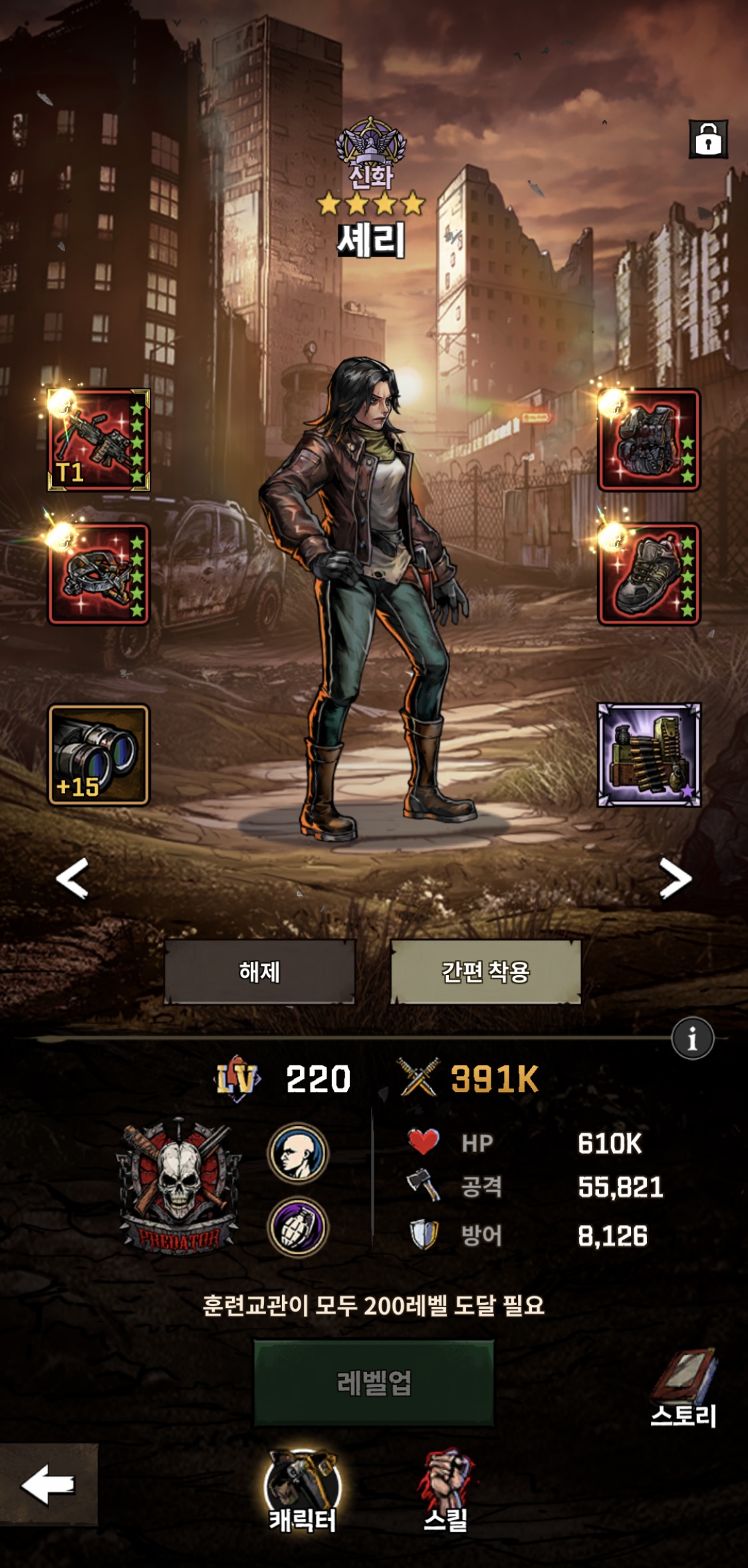Image resolution: width=748 pixels, height=1568 pixels.
Task: View the grenade skill icon
Action: click(x=298, y=1227)
